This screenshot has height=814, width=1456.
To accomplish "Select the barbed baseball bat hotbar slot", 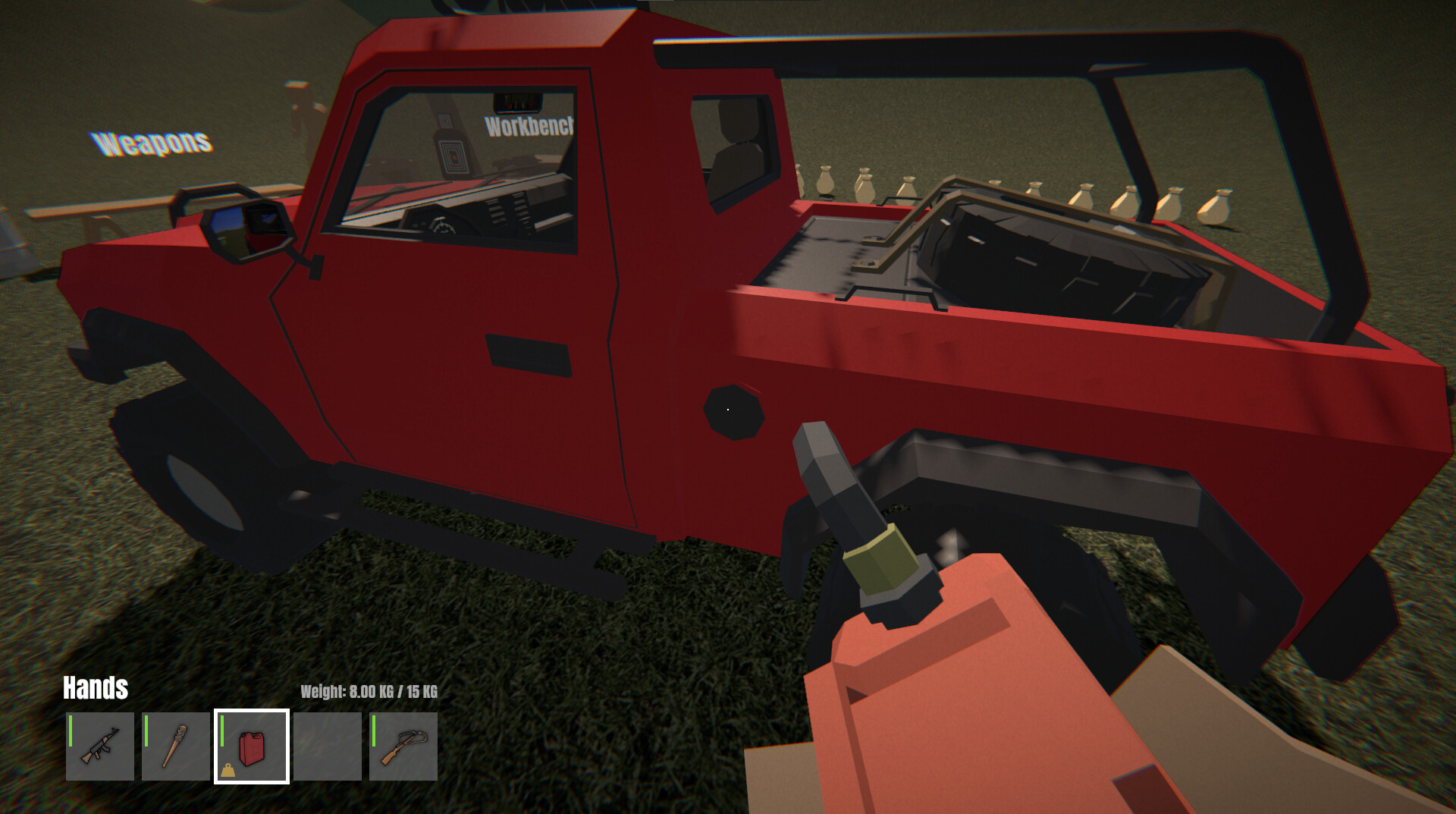I will (x=175, y=747).
